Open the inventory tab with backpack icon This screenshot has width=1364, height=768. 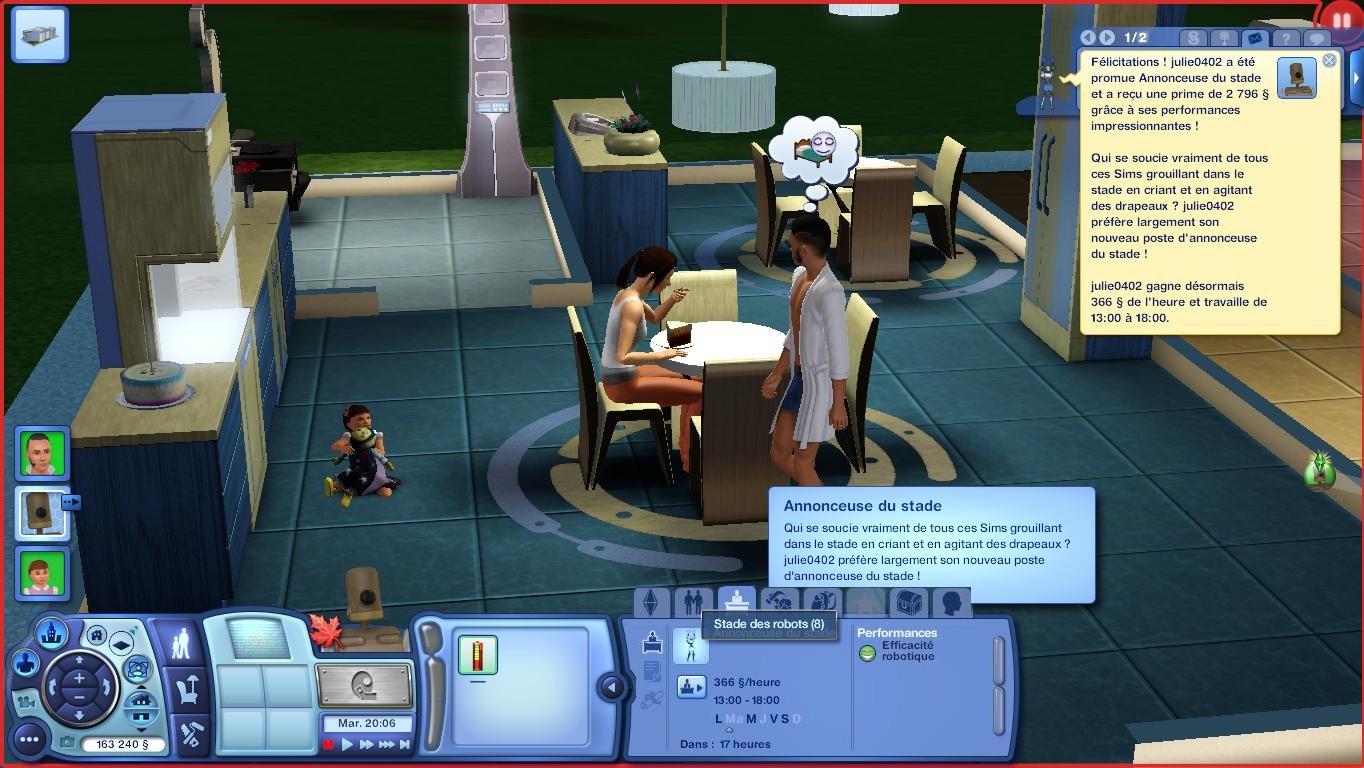pyautogui.click(x=820, y=602)
